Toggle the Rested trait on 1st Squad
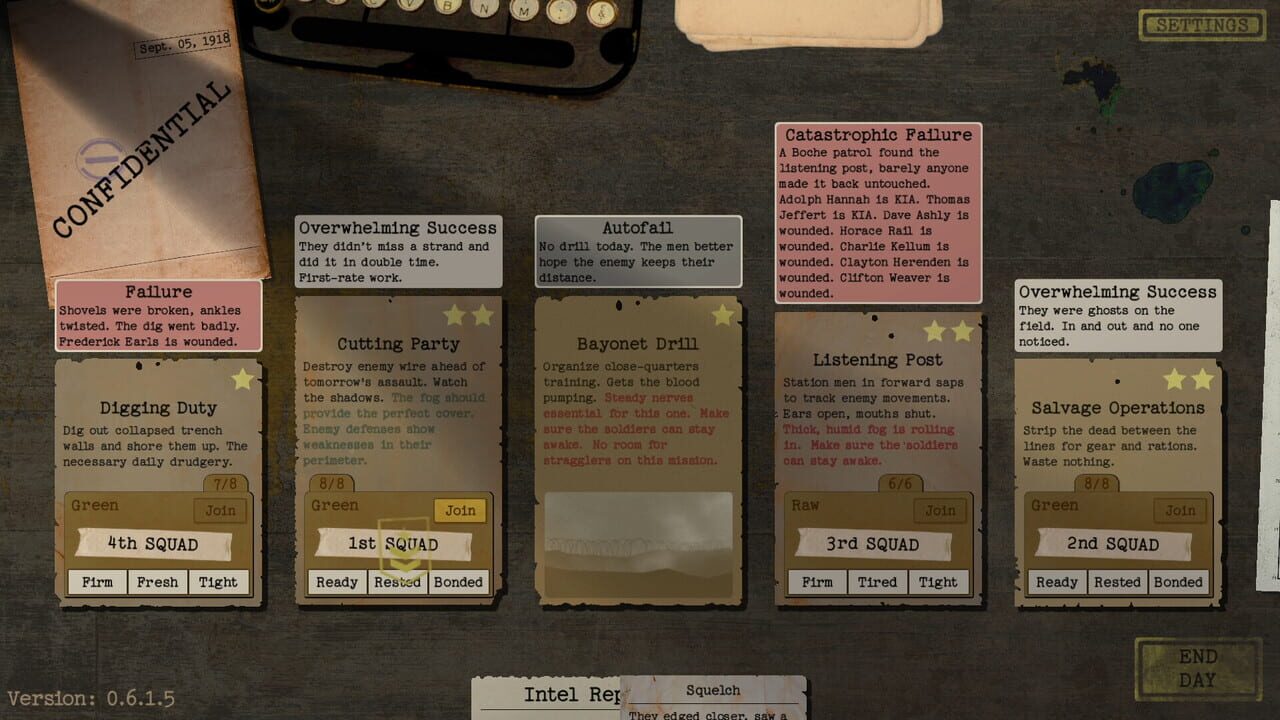Screen dimensions: 1280x720 [x=397, y=582]
